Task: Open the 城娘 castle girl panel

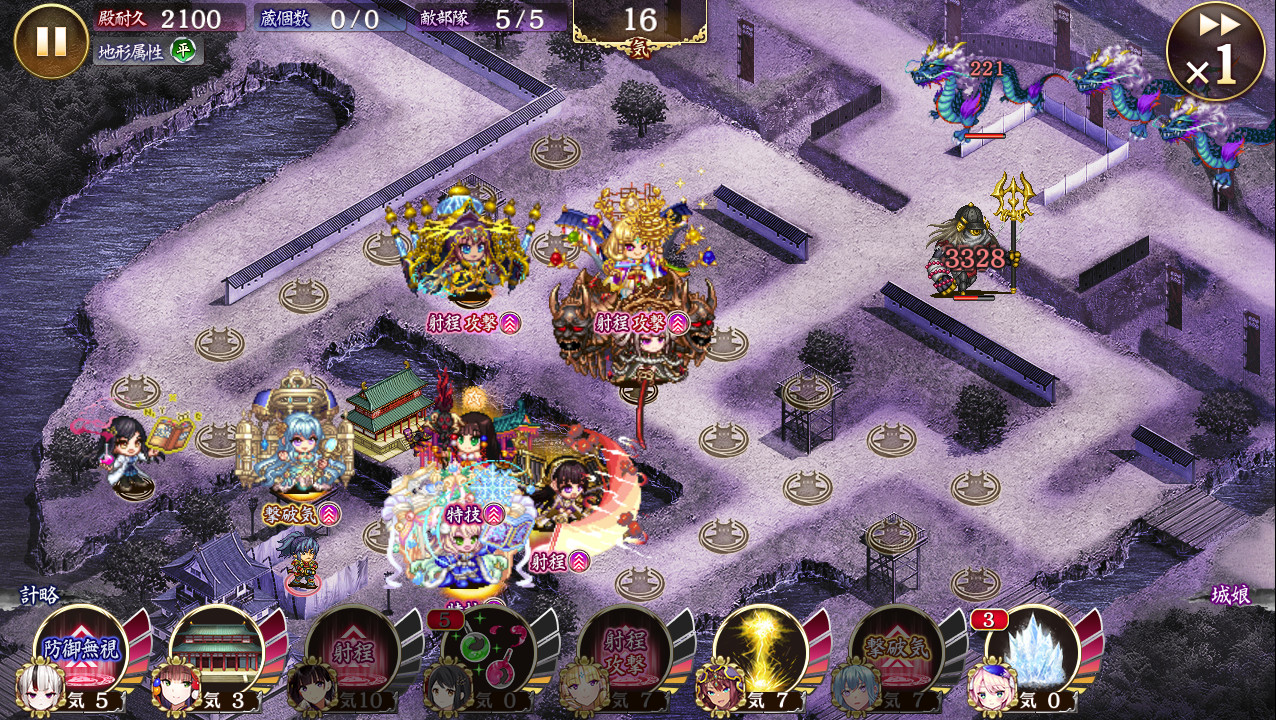Action: coord(1230,595)
